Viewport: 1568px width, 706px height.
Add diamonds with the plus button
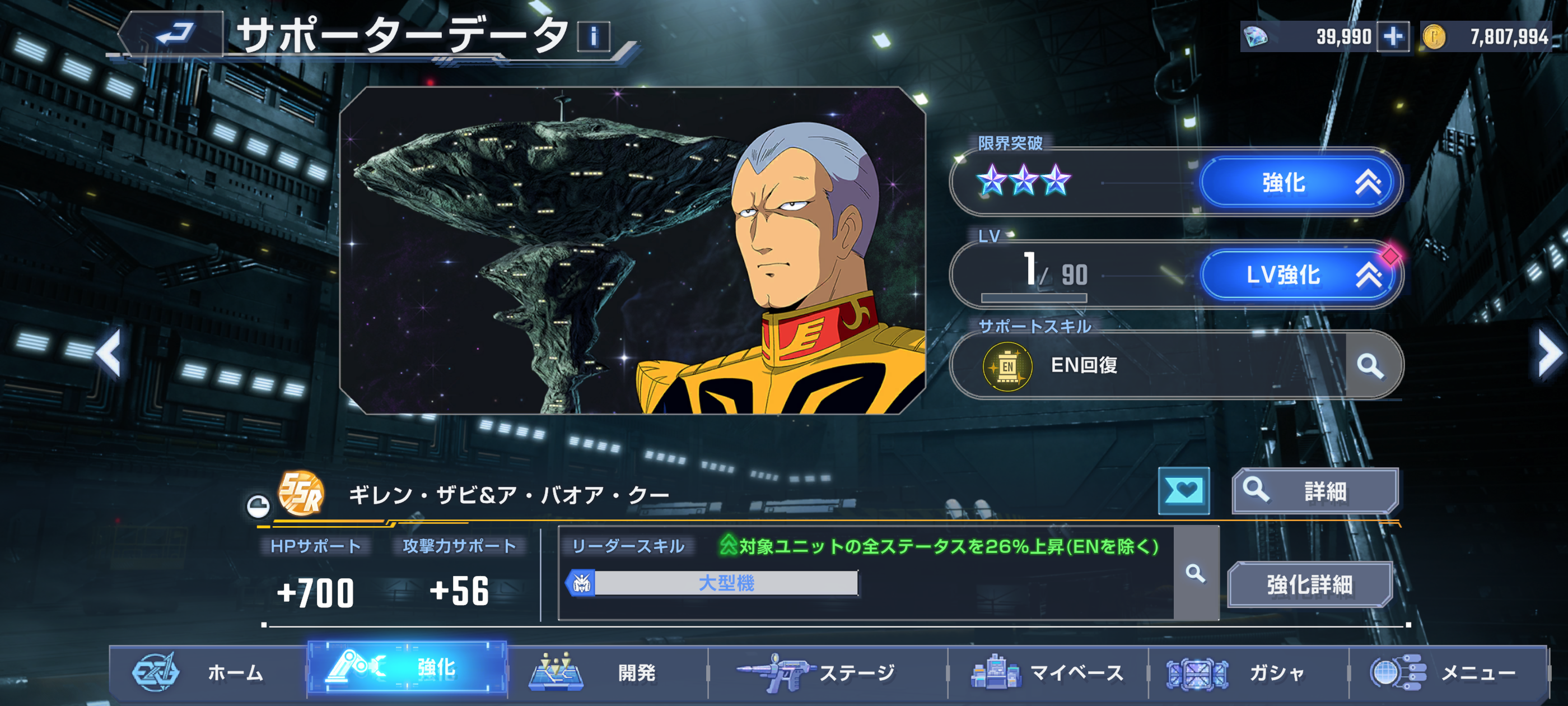[1393, 36]
